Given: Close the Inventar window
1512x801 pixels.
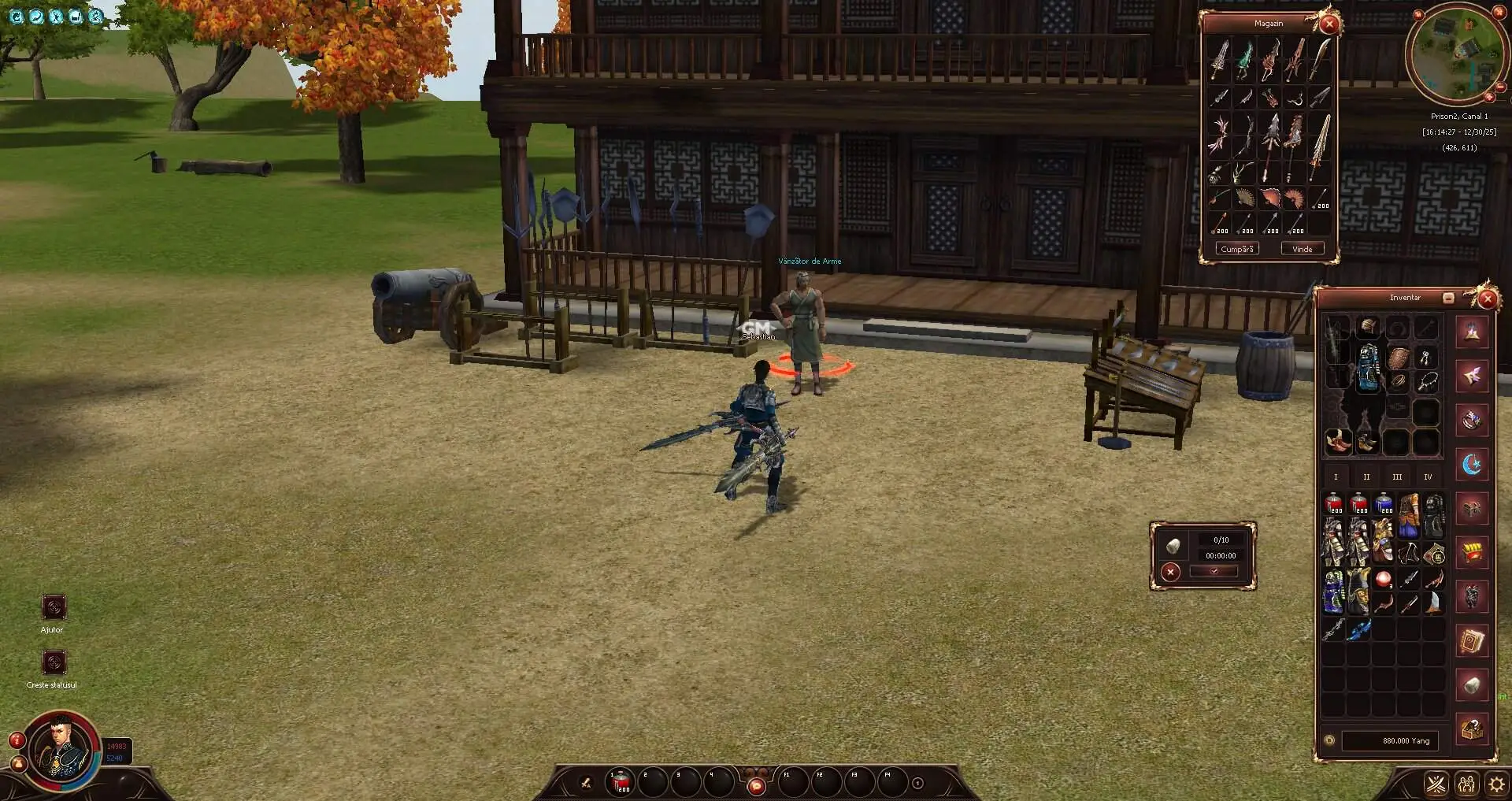Looking at the screenshot, I should point(1487,299).
